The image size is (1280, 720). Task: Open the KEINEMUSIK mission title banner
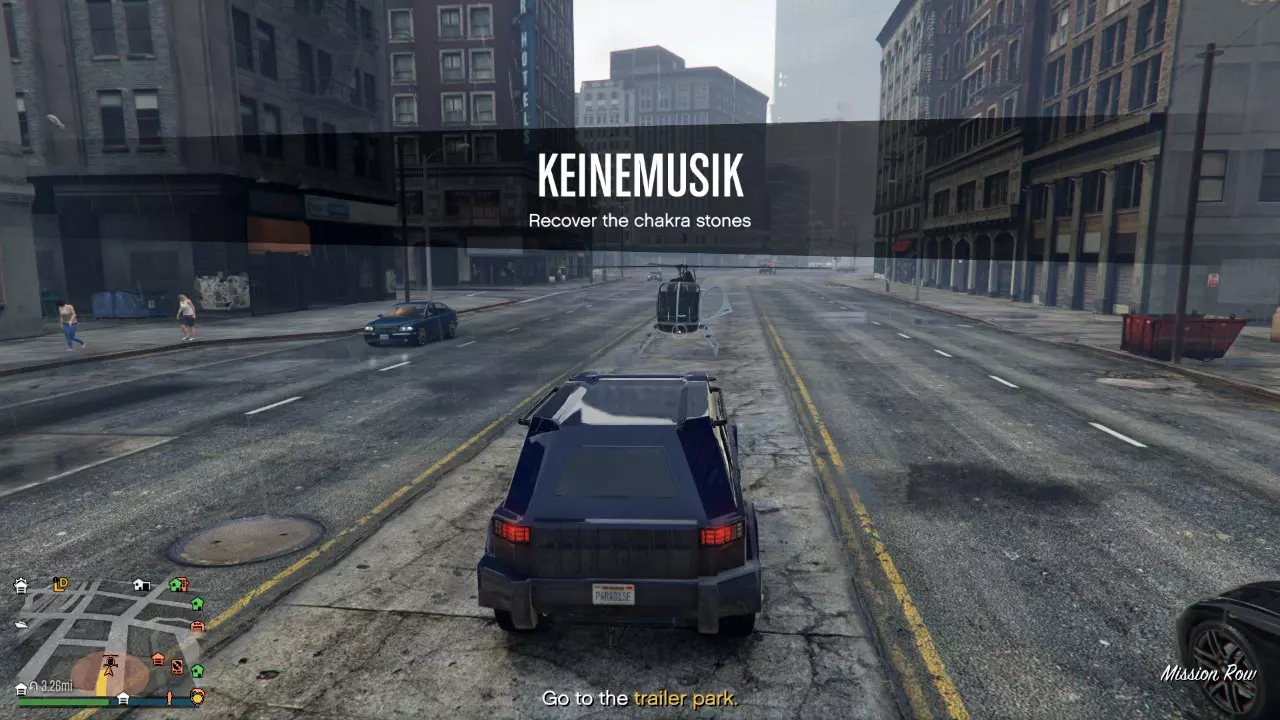click(640, 176)
